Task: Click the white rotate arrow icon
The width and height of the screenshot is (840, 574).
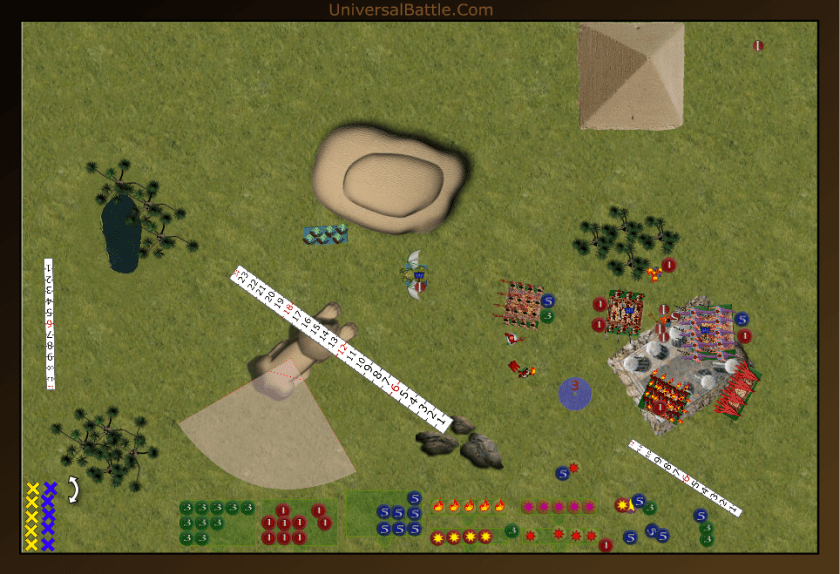Action: [x=73, y=489]
